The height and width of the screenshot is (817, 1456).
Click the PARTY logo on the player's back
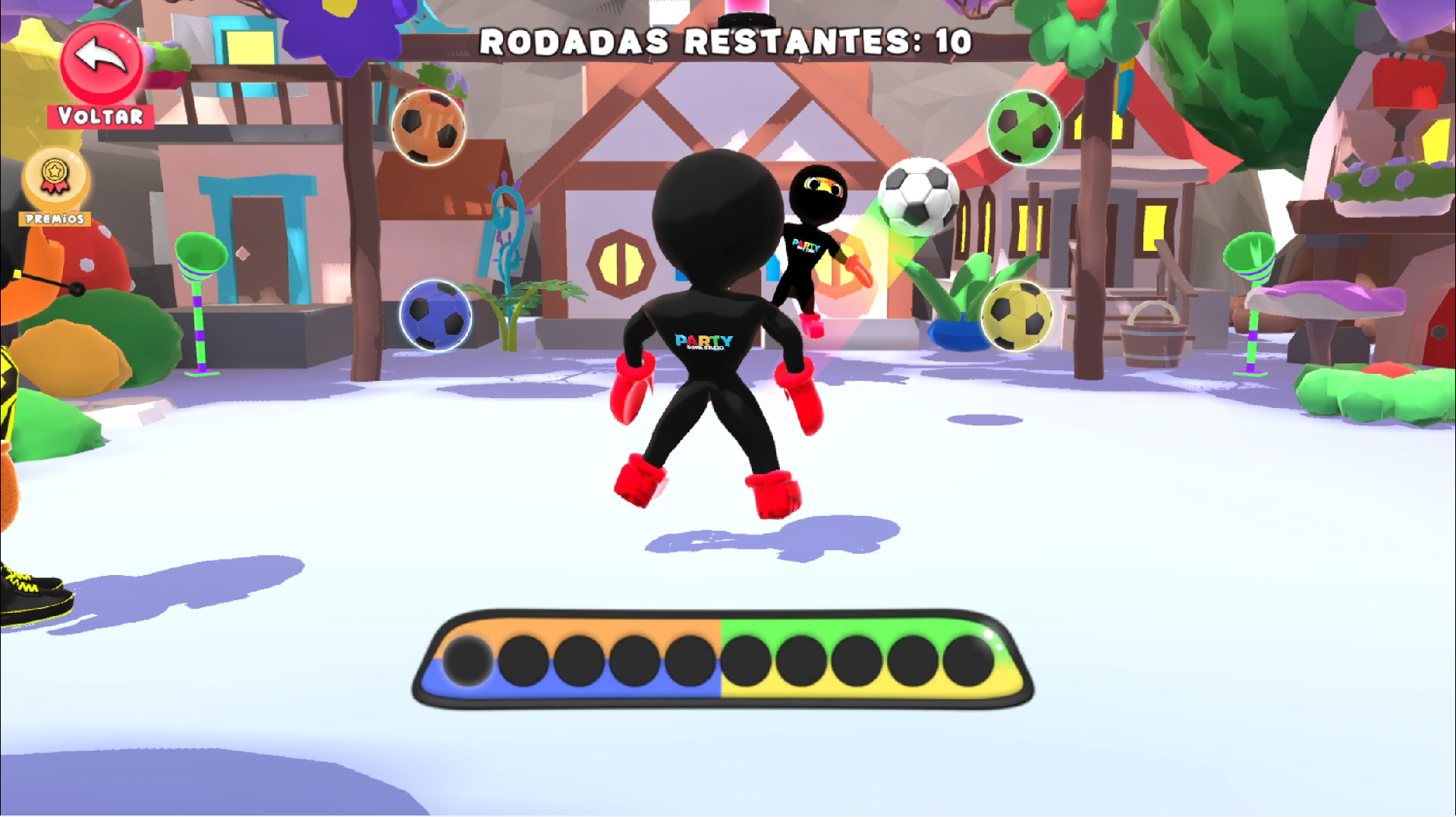pyautogui.click(x=703, y=341)
